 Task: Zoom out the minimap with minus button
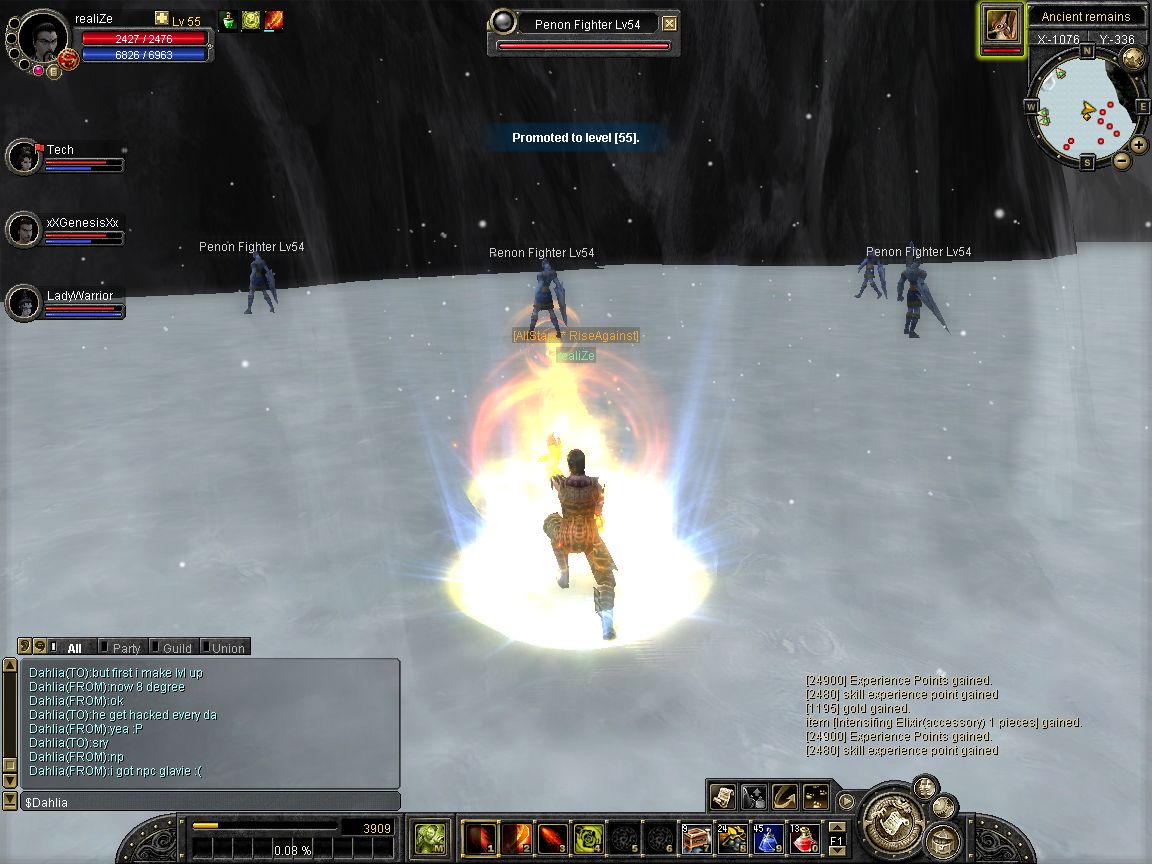coord(1122,160)
